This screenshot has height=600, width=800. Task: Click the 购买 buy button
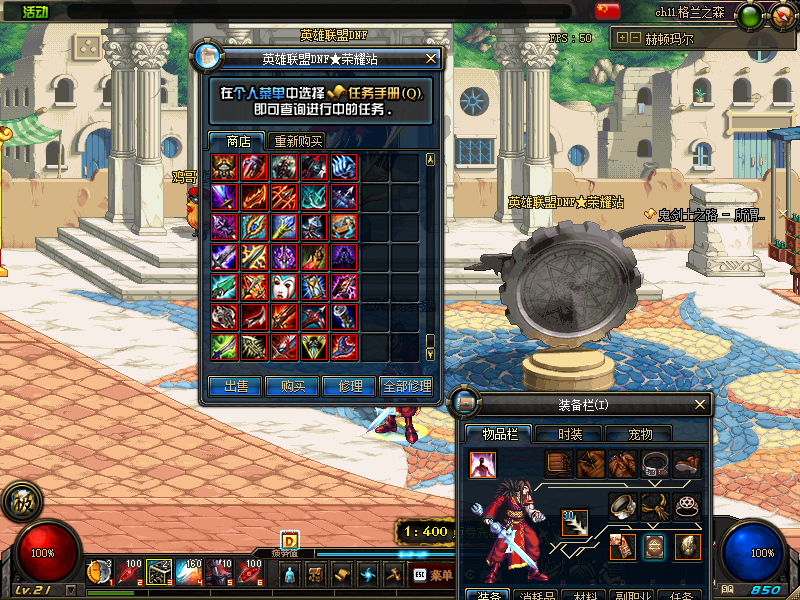tap(293, 386)
